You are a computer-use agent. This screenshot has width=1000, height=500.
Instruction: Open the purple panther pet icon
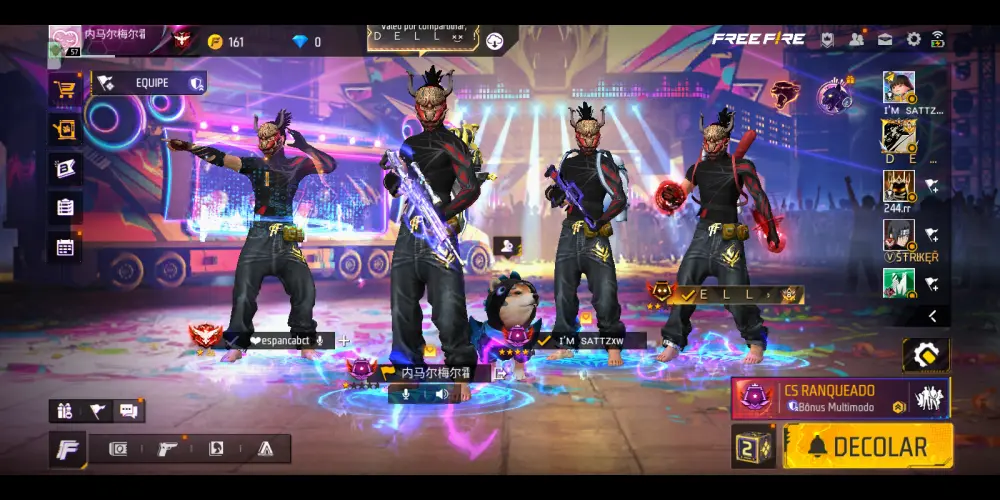[x=834, y=97]
